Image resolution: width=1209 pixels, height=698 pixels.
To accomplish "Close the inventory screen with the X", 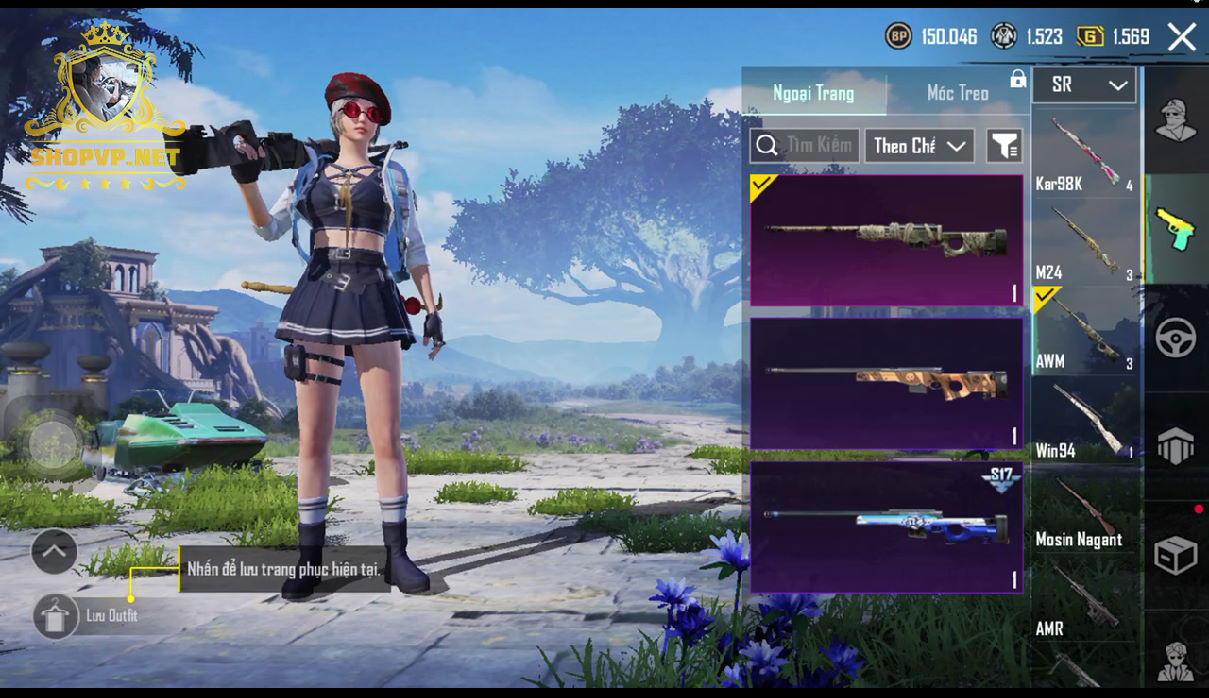I will (1181, 37).
